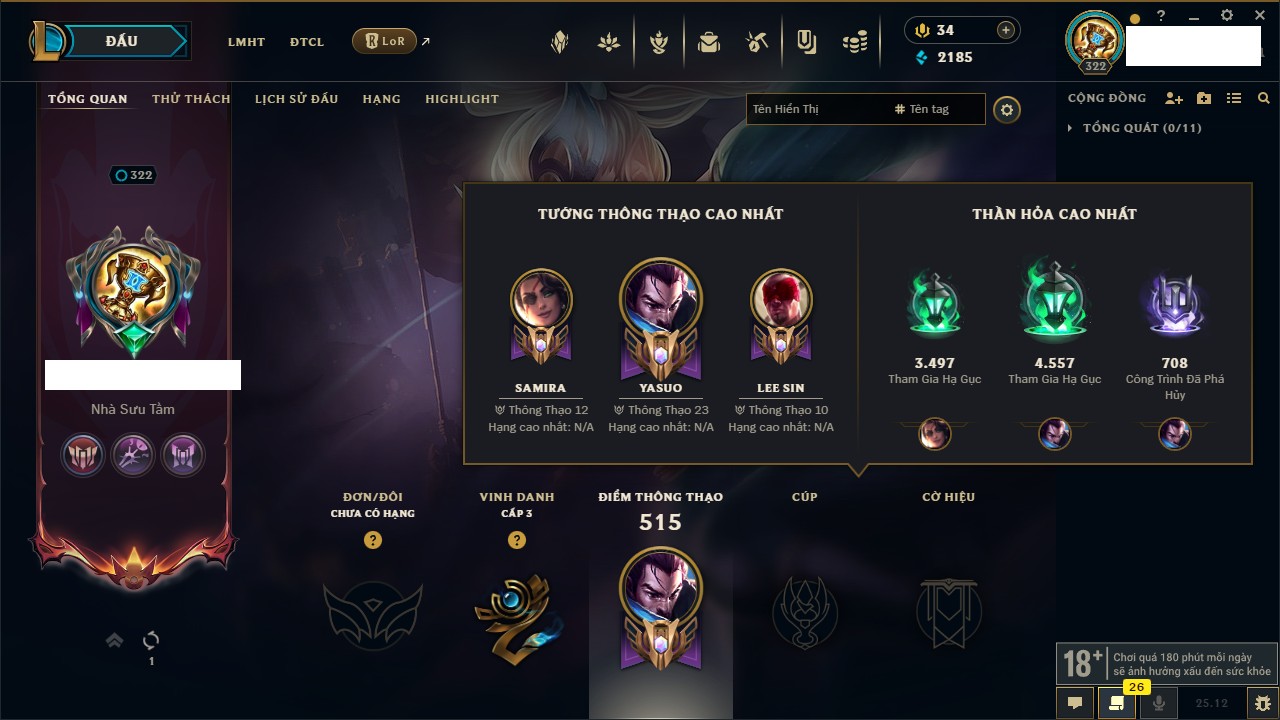Switch to the THỬ THÁCH tab
1280x720 pixels.
point(191,99)
